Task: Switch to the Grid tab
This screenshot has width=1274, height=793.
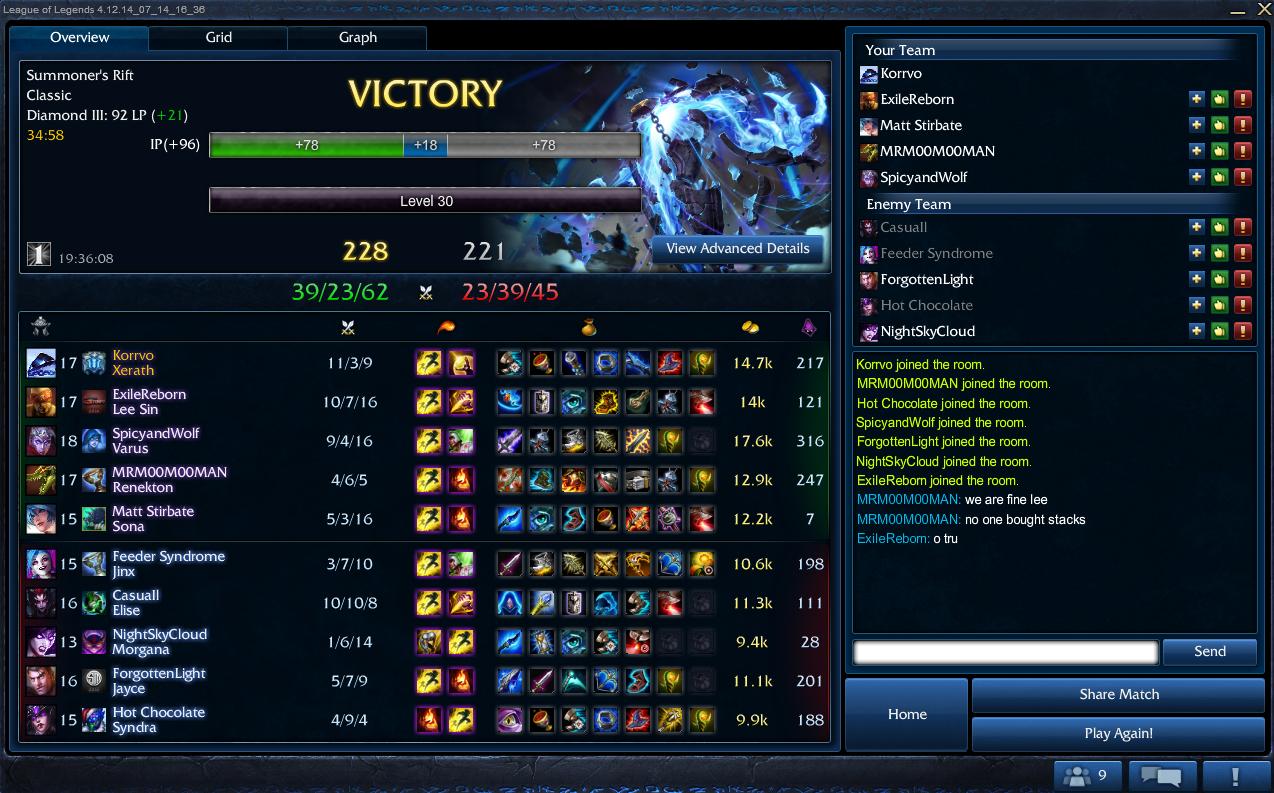Action: (x=218, y=38)
